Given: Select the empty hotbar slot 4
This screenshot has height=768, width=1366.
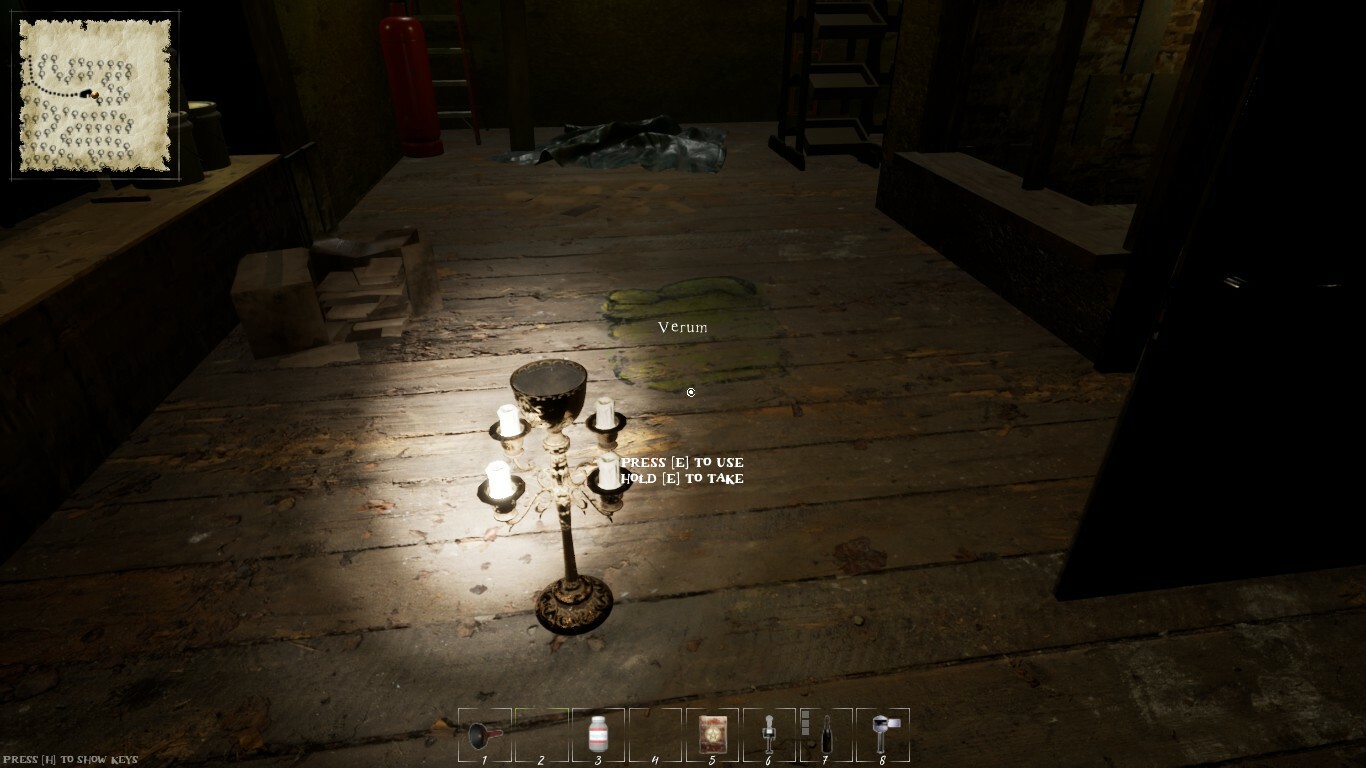Looking at the screenshot, I should pyautogui.click(x=655, y=735).
